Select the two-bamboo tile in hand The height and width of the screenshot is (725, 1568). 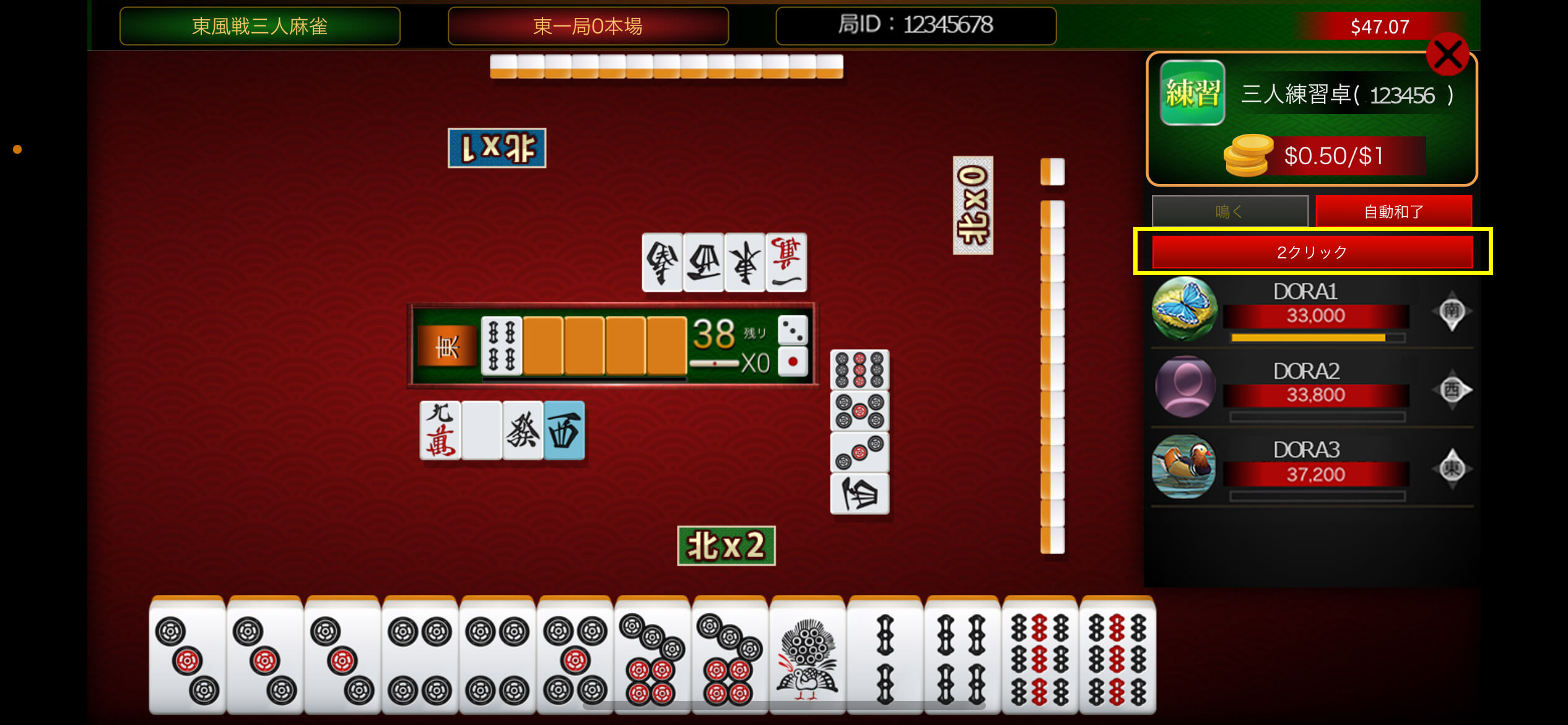tap(885, 657)
